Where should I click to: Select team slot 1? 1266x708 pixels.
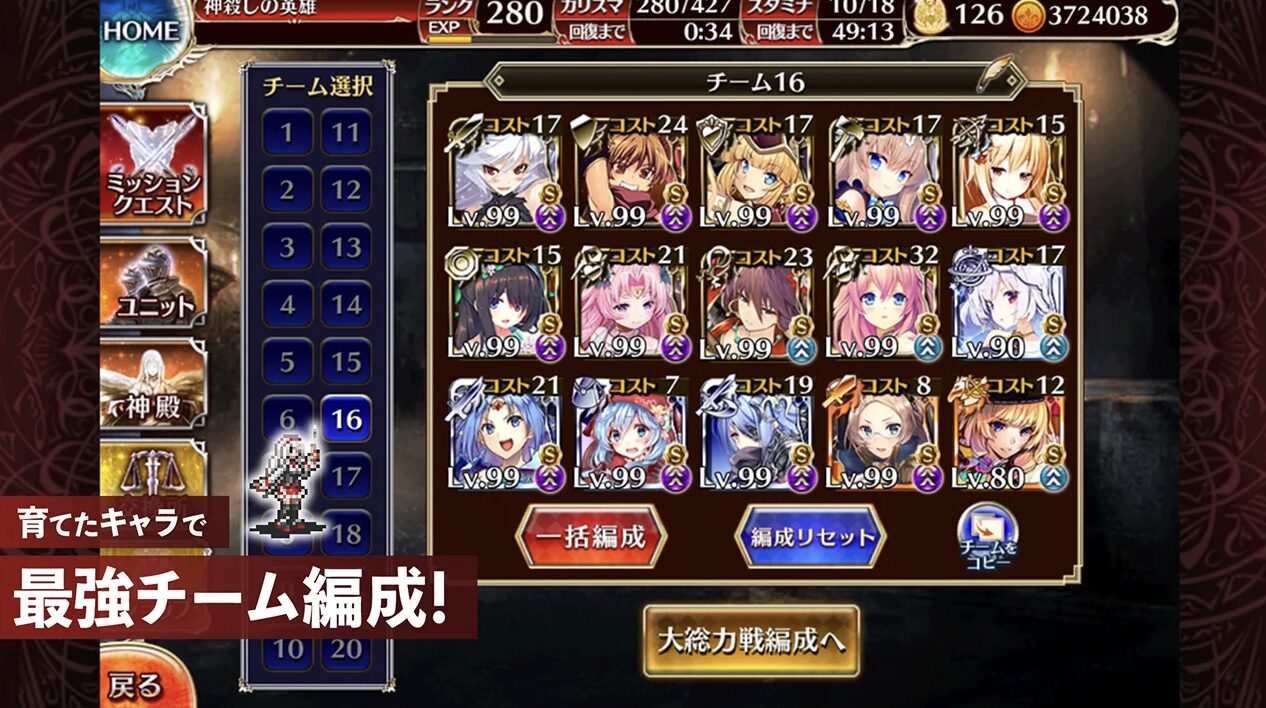pos(287,133)
